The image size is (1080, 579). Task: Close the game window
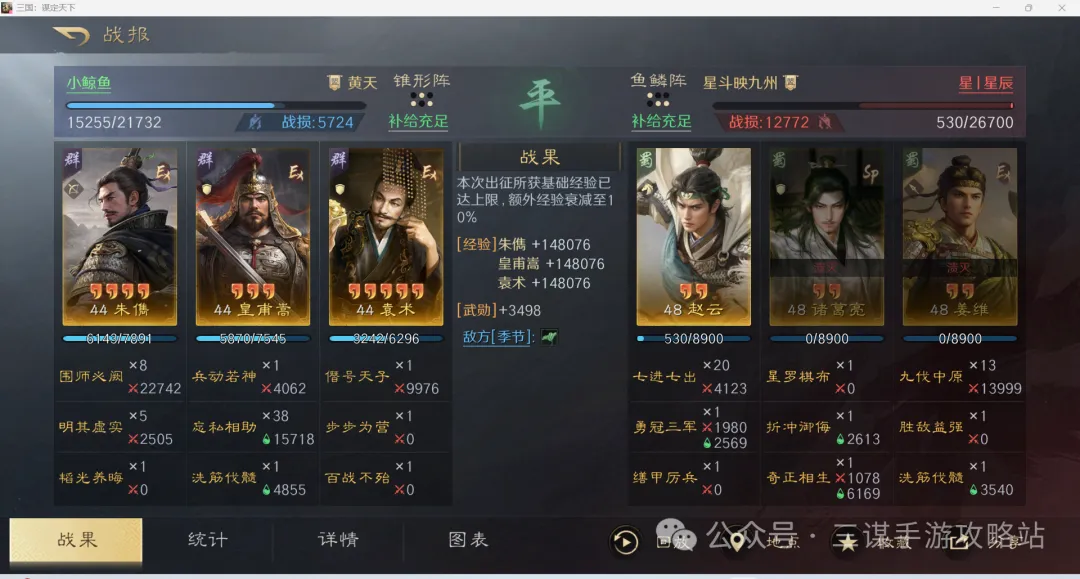pyautogui.click(x=1063, y=7)
